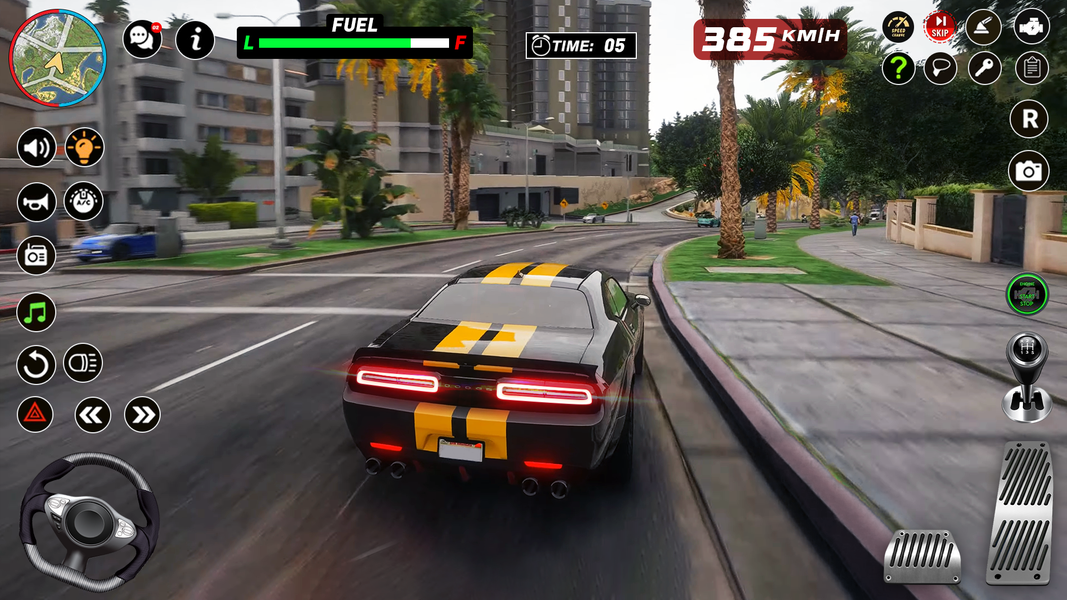Step on the accelerator pedal
The image size is (1067, 600).
coord(1019,511)
